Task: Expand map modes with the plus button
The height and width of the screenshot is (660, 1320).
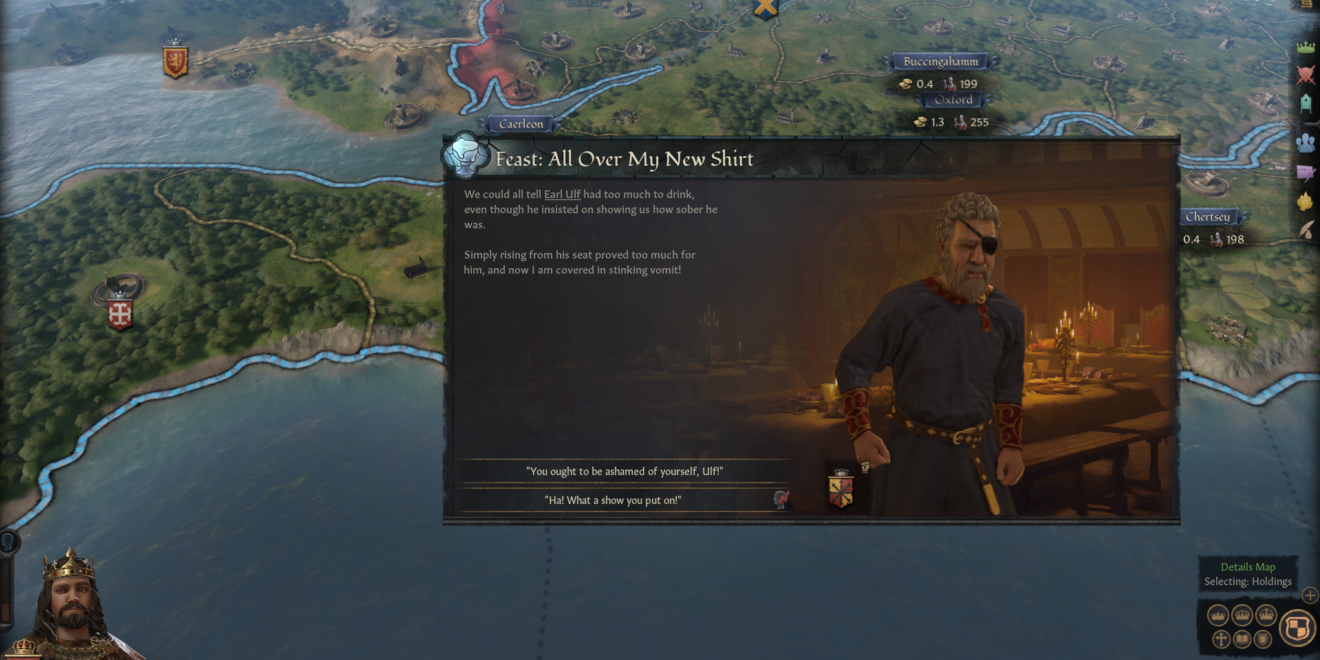Action: 1309,595
